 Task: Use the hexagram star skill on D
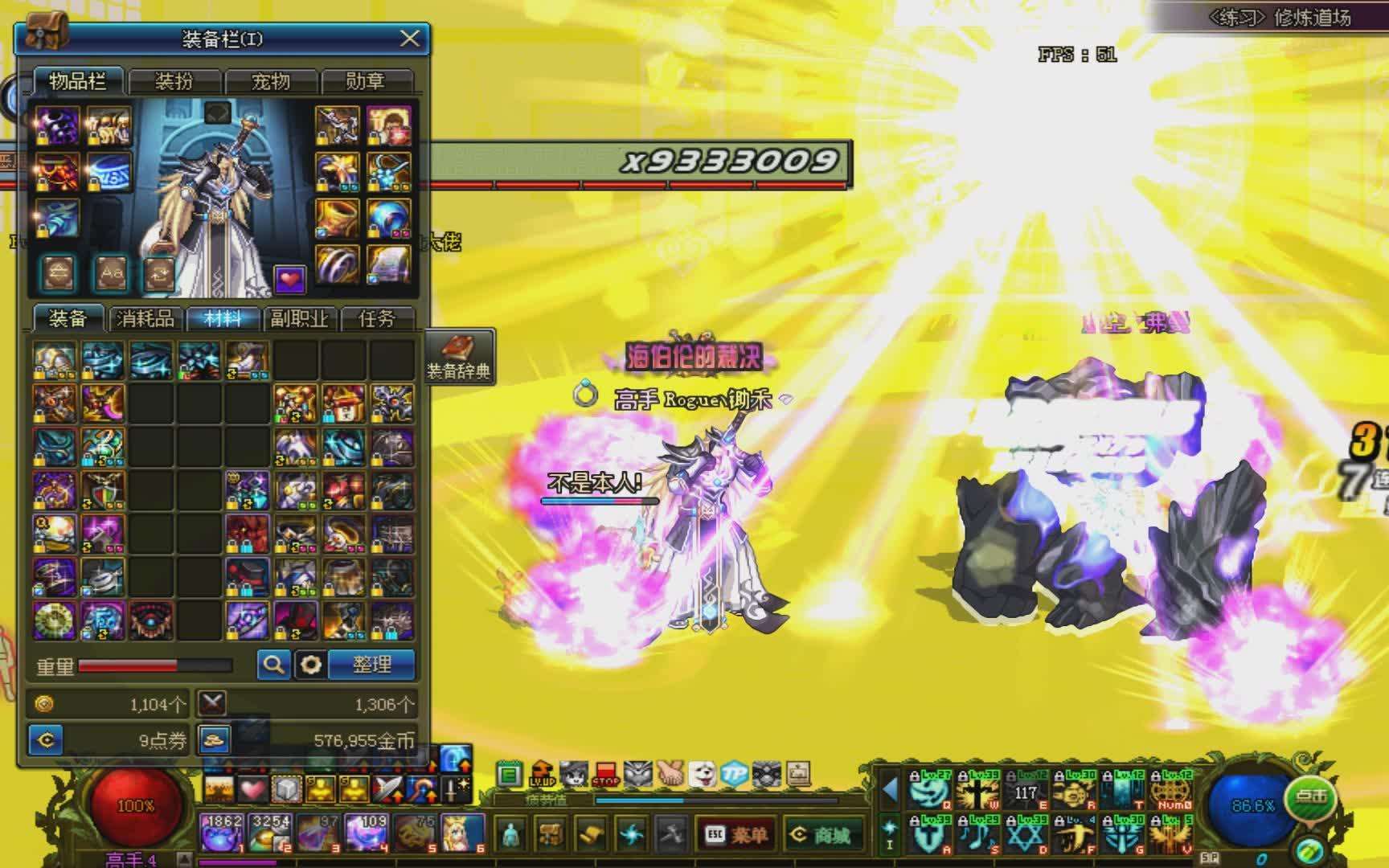click(1026, 834)
